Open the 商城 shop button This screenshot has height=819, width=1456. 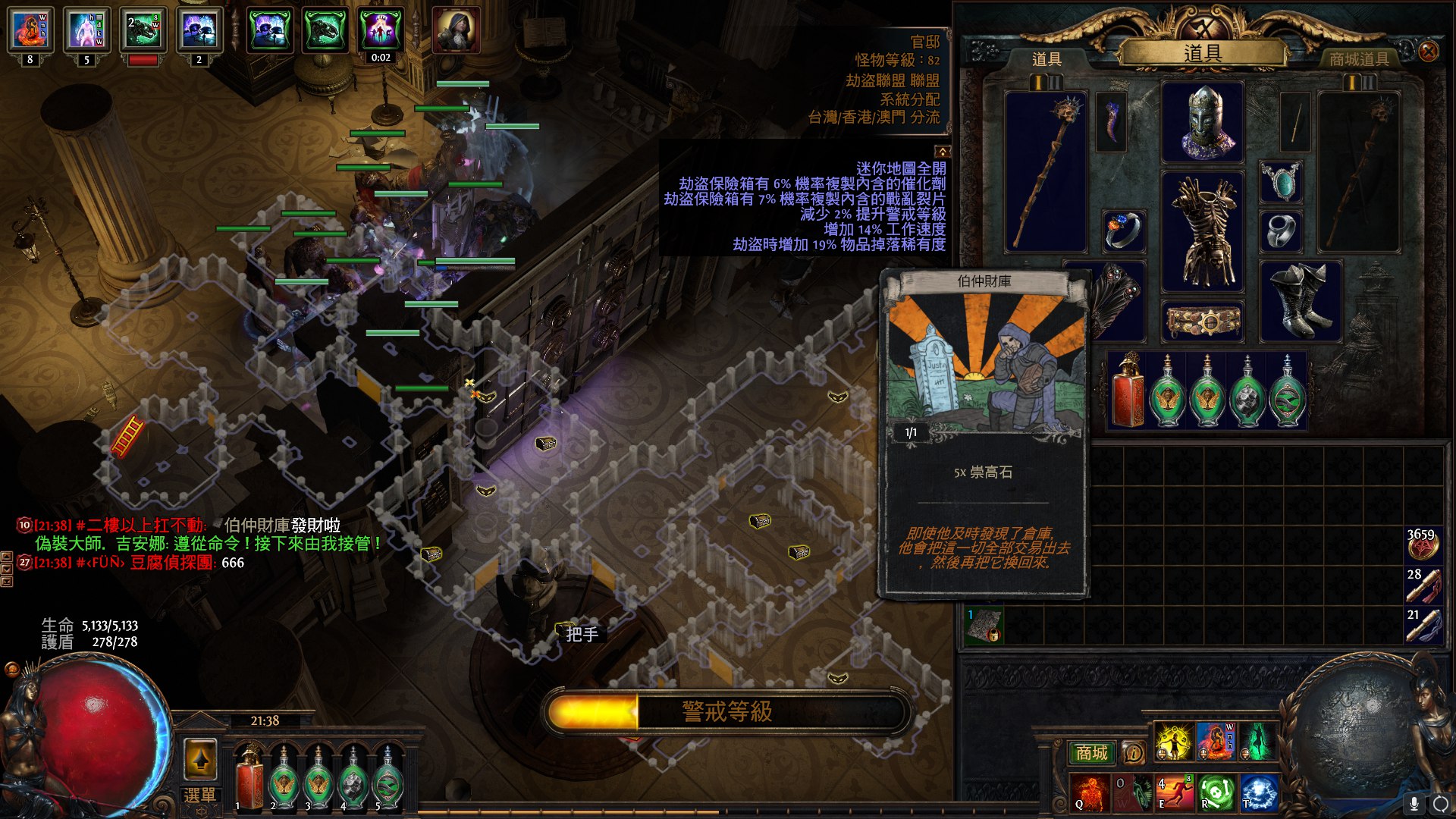(x=1091, y=752)
